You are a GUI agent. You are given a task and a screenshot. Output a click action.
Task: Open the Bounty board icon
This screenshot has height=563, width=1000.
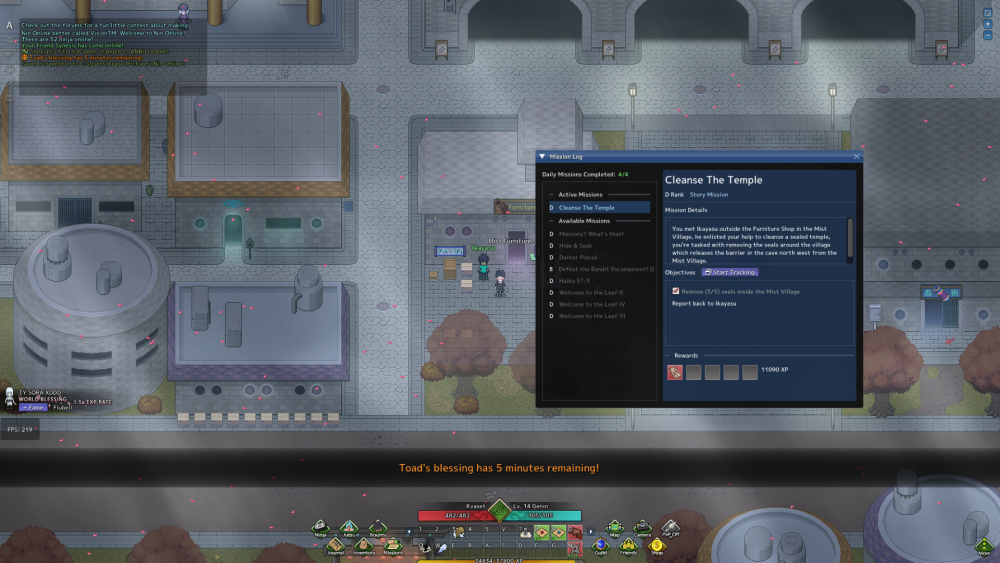[x=378, y=526]
